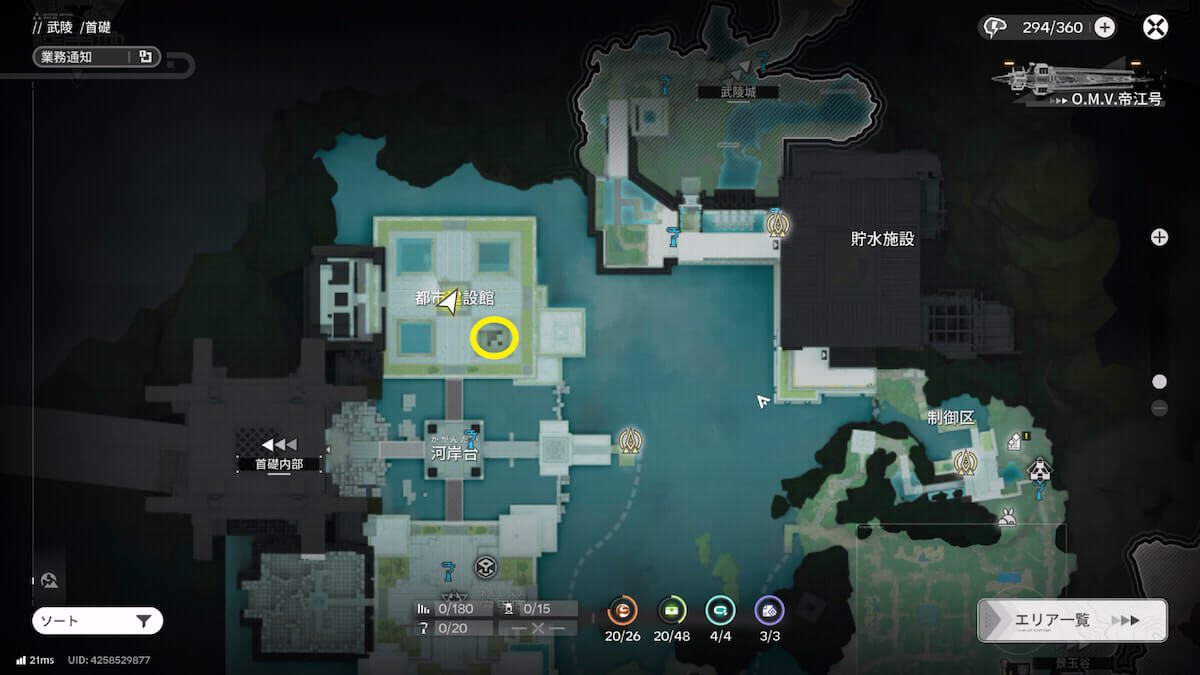Open the ソート filter dropdown
Viewport: 1200px width, 675px height.
[x=97, y=621]
